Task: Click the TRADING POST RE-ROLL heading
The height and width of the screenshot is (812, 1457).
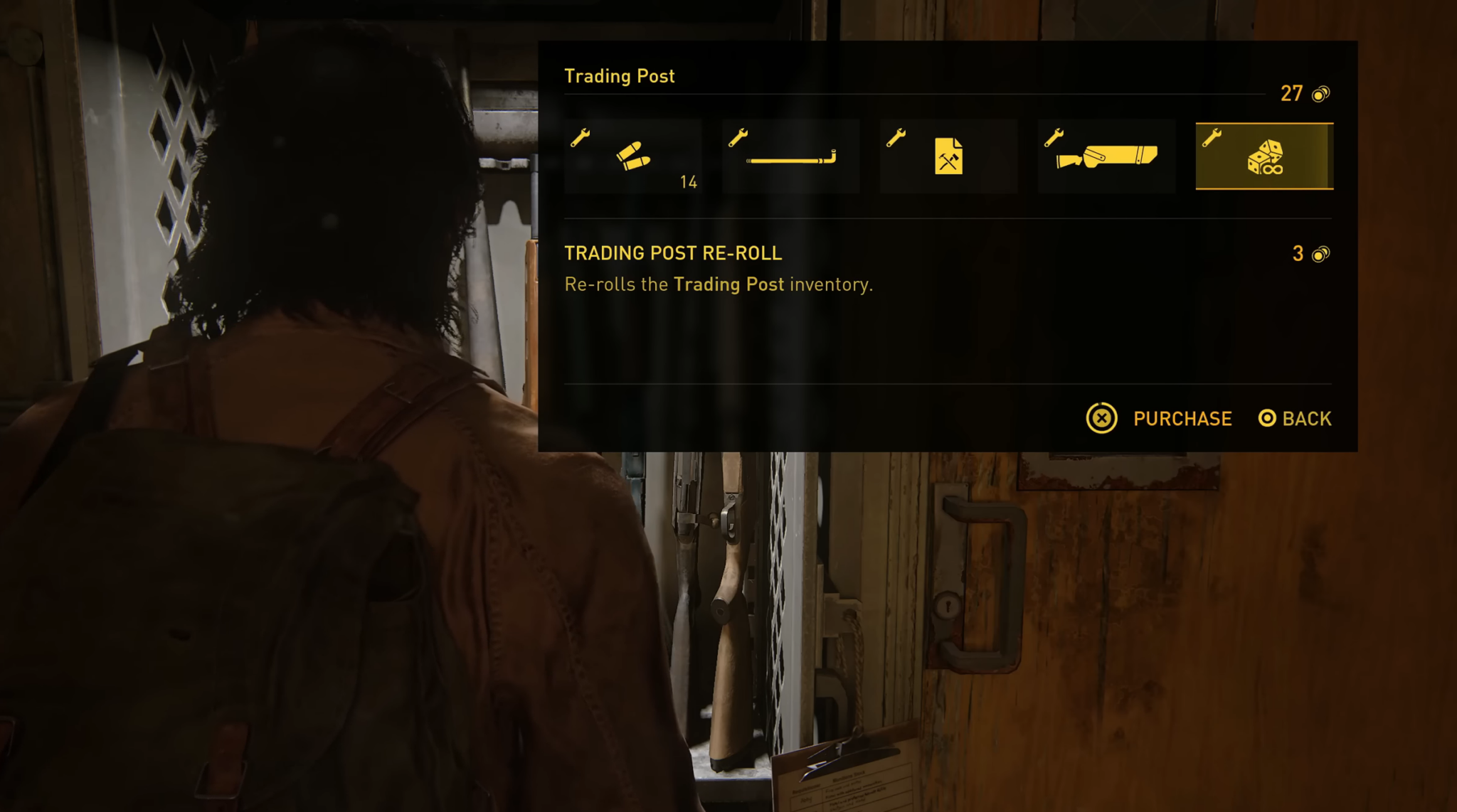Action: (x=673, y=253)
